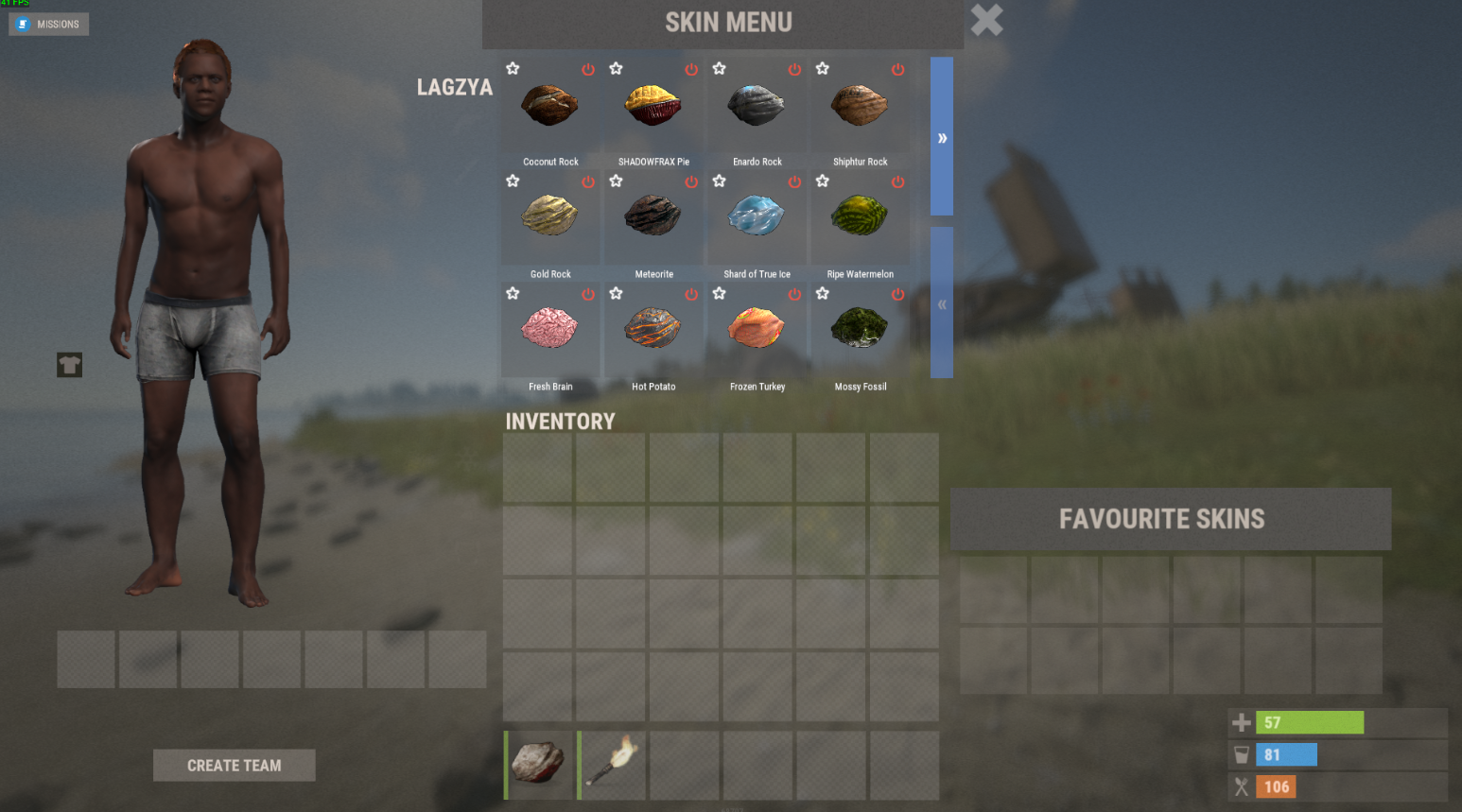Close the Skin Menu with the X

pyautogui.click(x=986, y=20)
